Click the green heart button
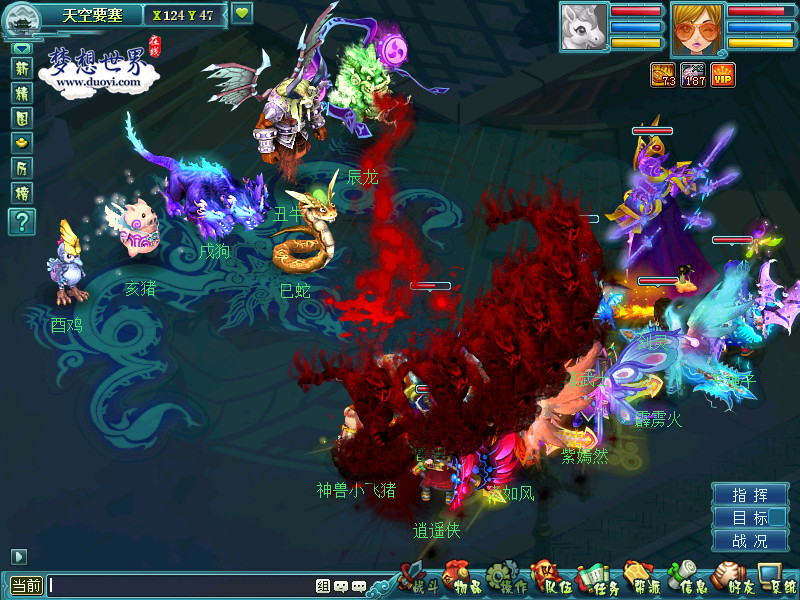Viewport: 800px width, 600px height. [x=242, y=14]
